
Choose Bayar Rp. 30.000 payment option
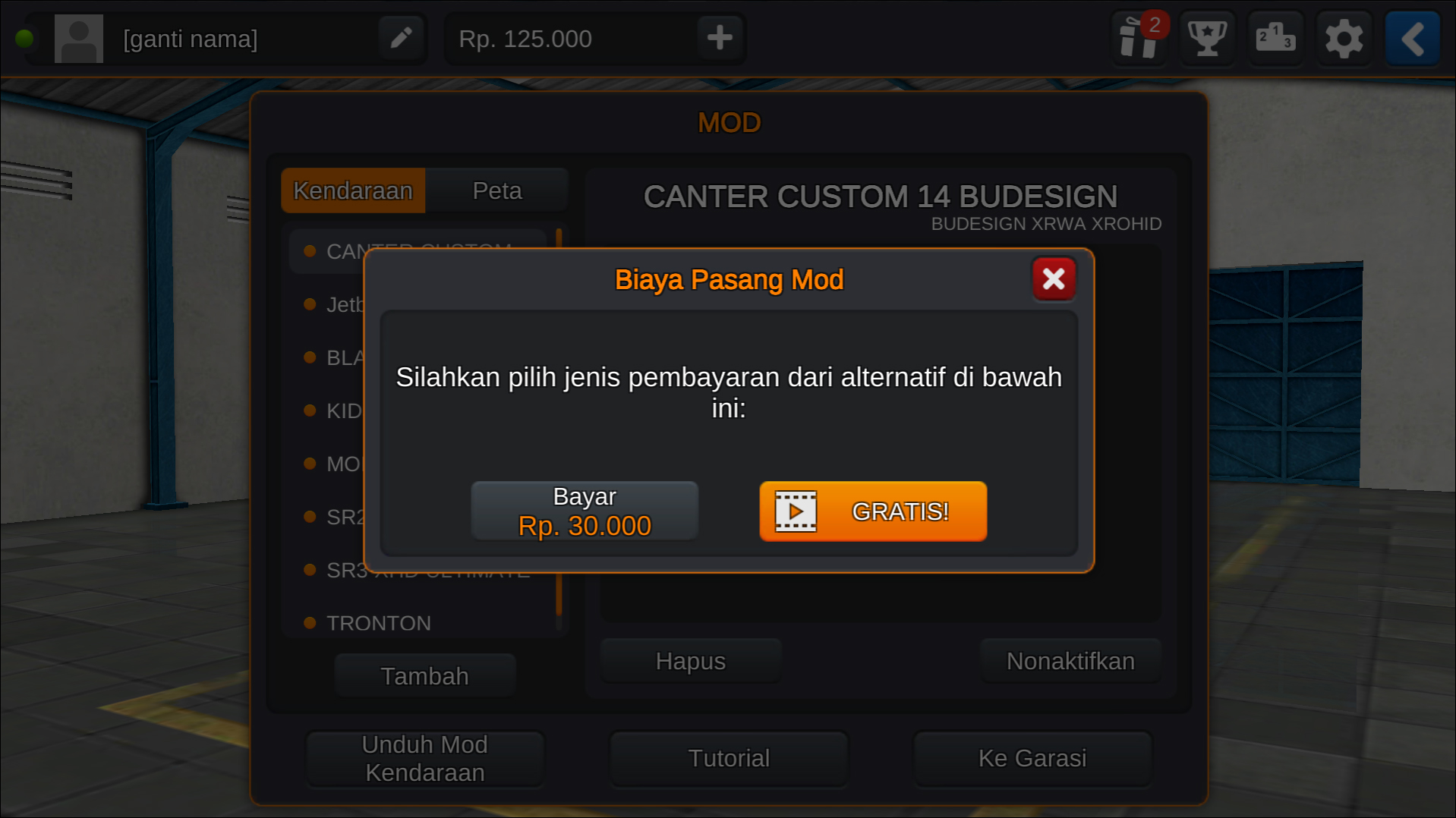[585, 510]
